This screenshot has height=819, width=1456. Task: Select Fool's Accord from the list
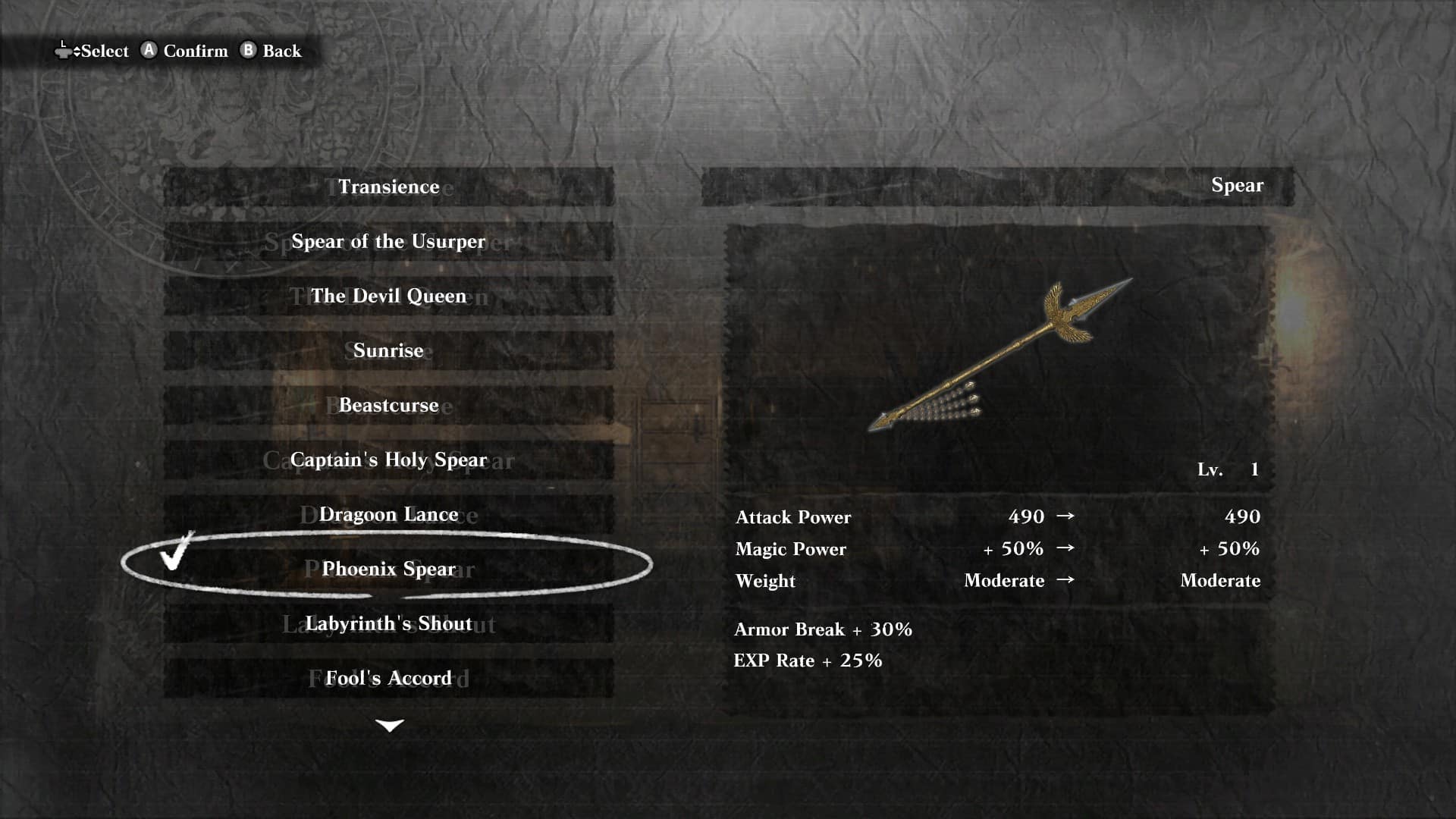tap(388, 678)
